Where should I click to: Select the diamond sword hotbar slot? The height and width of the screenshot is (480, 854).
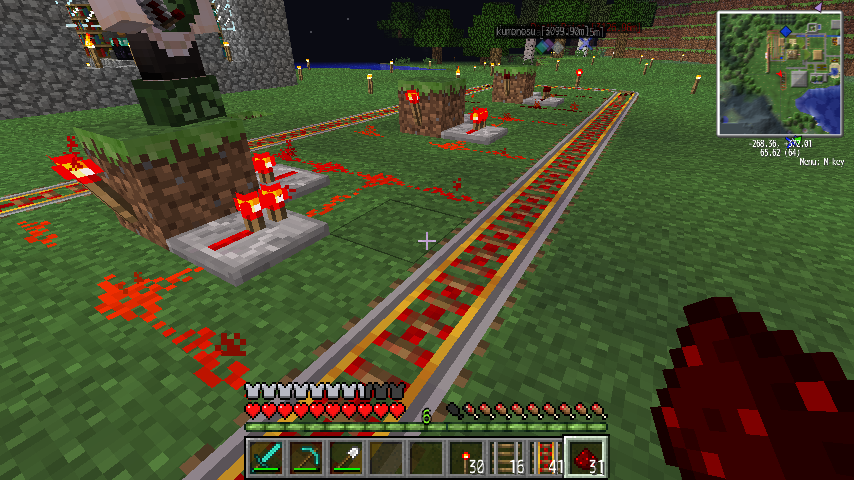click(266, 458)
